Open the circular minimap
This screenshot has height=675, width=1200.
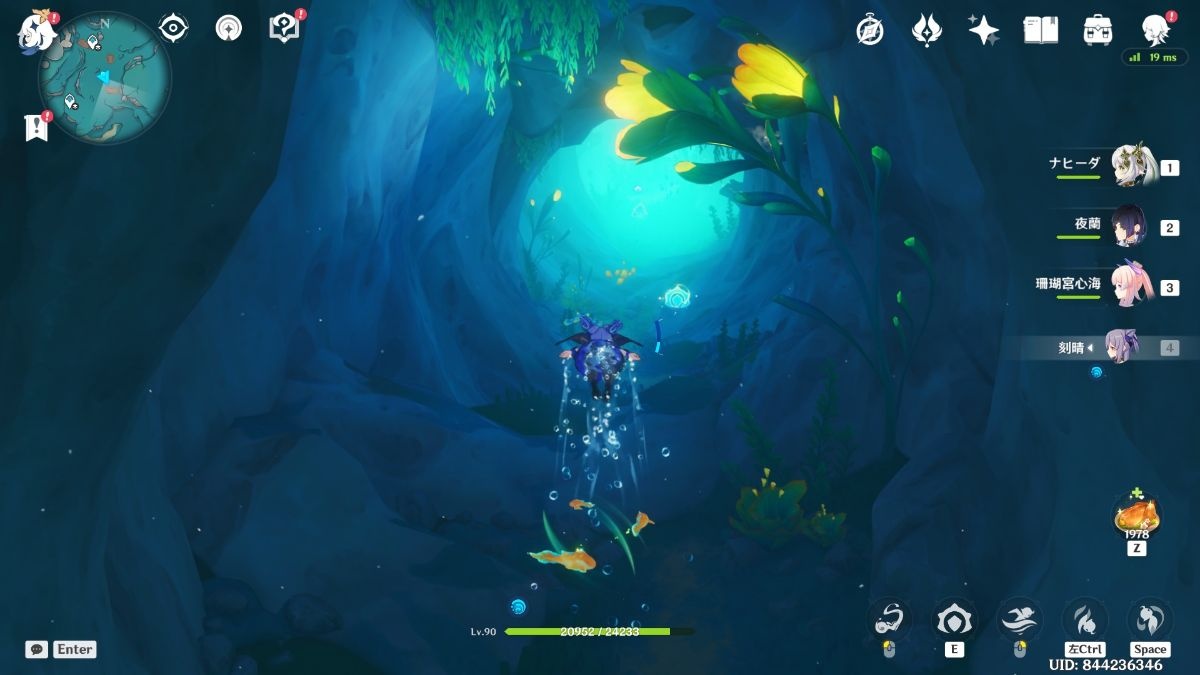(x=105, y=77)
